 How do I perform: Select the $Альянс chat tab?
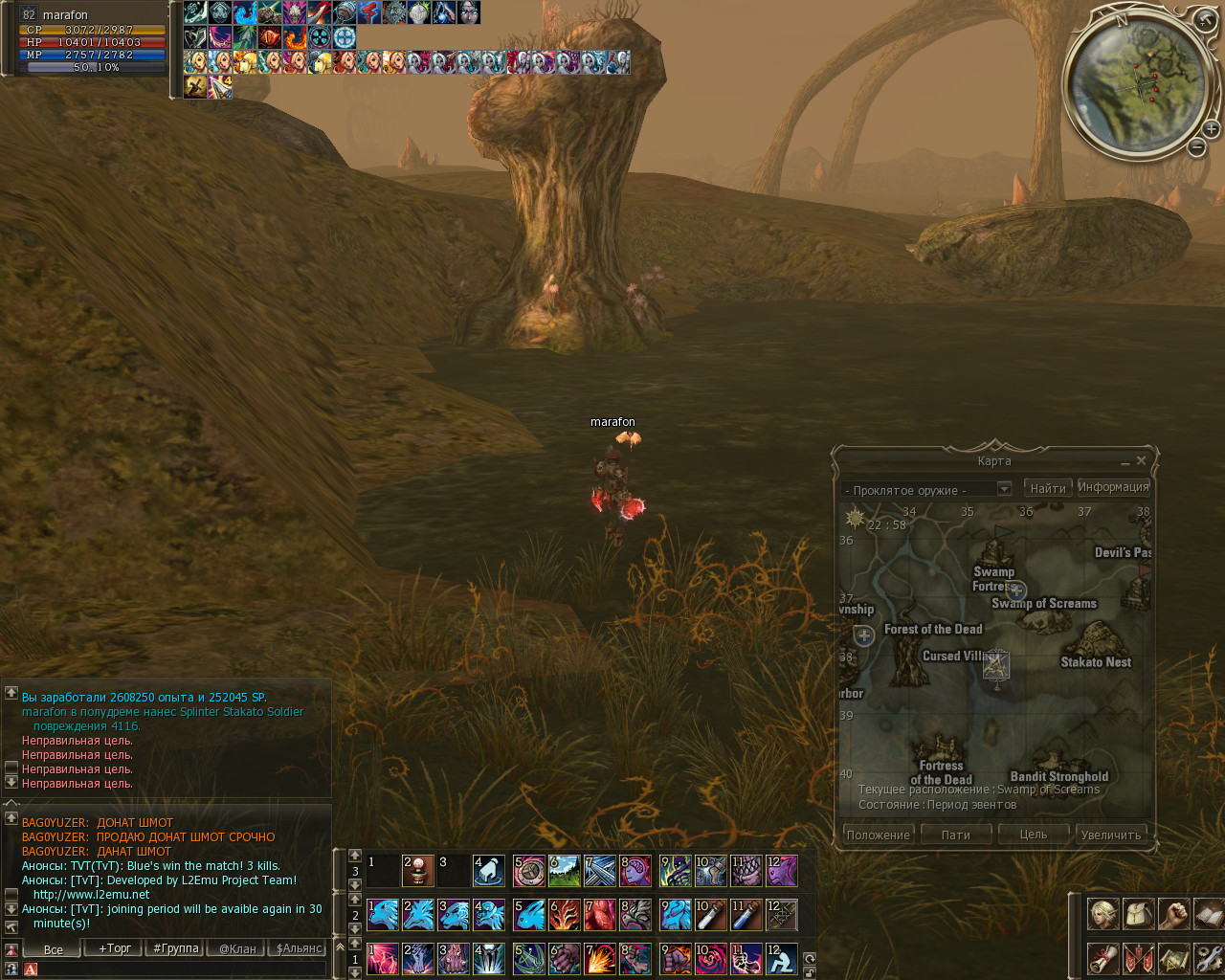click(299, 948)
